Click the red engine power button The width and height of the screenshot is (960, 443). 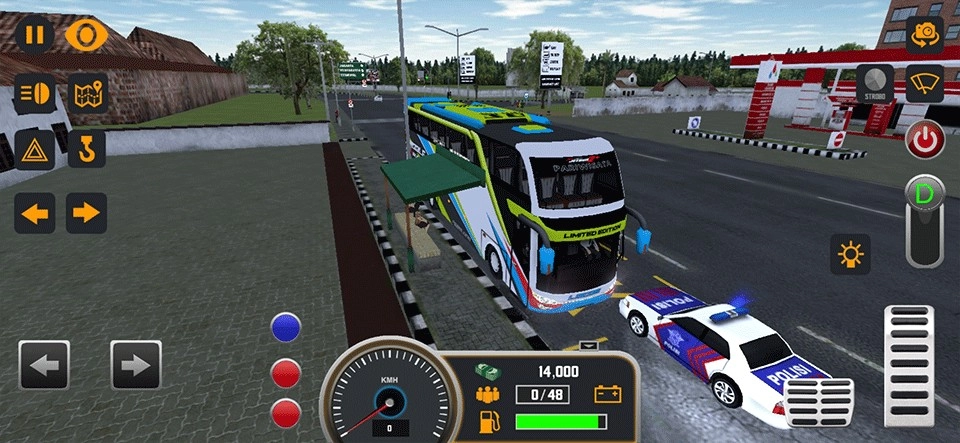(x=925, y=139)
